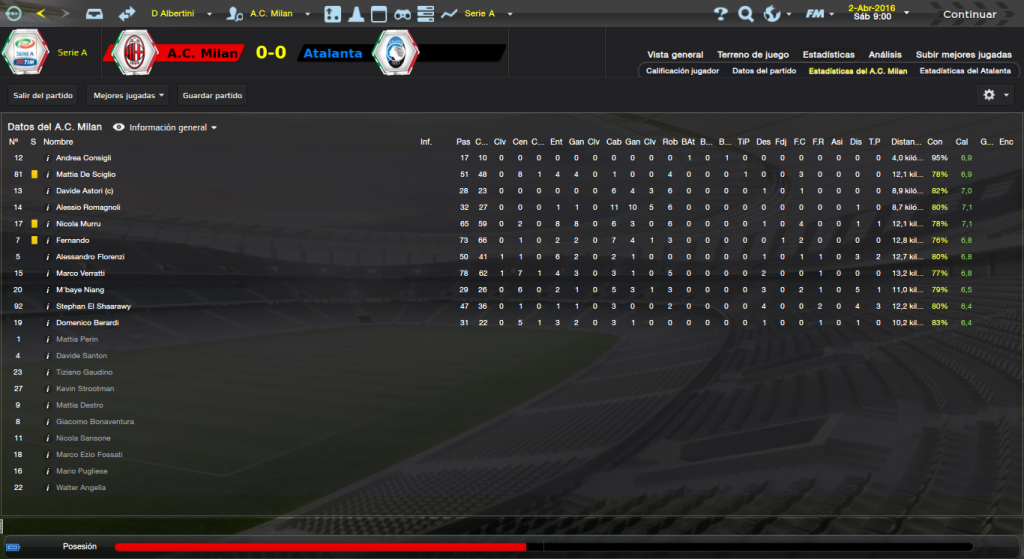Open the Mejores jugadas dropdown

point(126,95)
